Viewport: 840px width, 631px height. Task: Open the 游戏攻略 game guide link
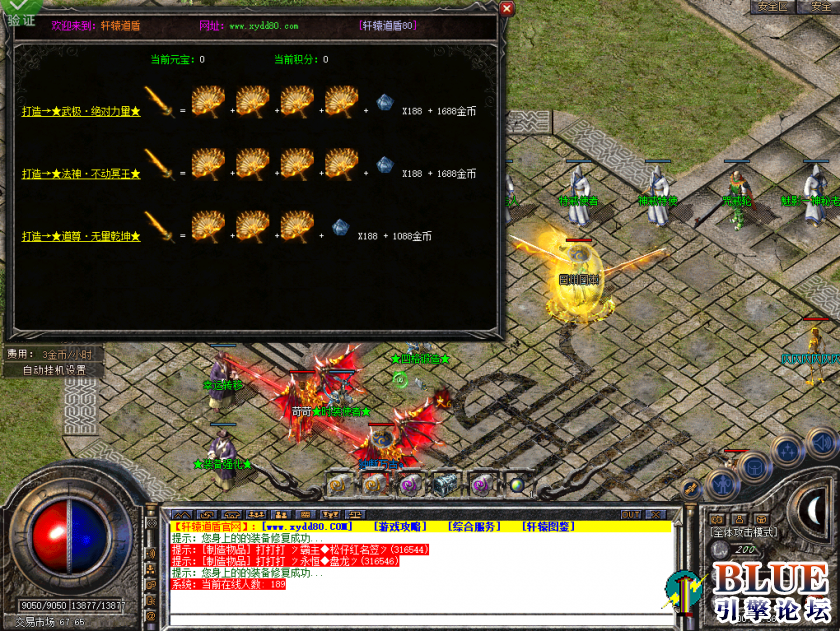(x=398, y=526)
